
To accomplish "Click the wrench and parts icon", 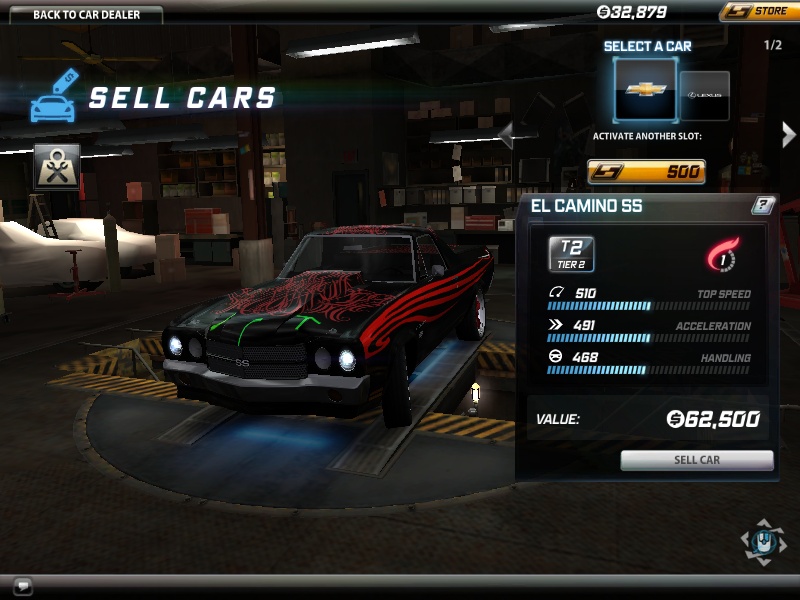I will [57, 166].
